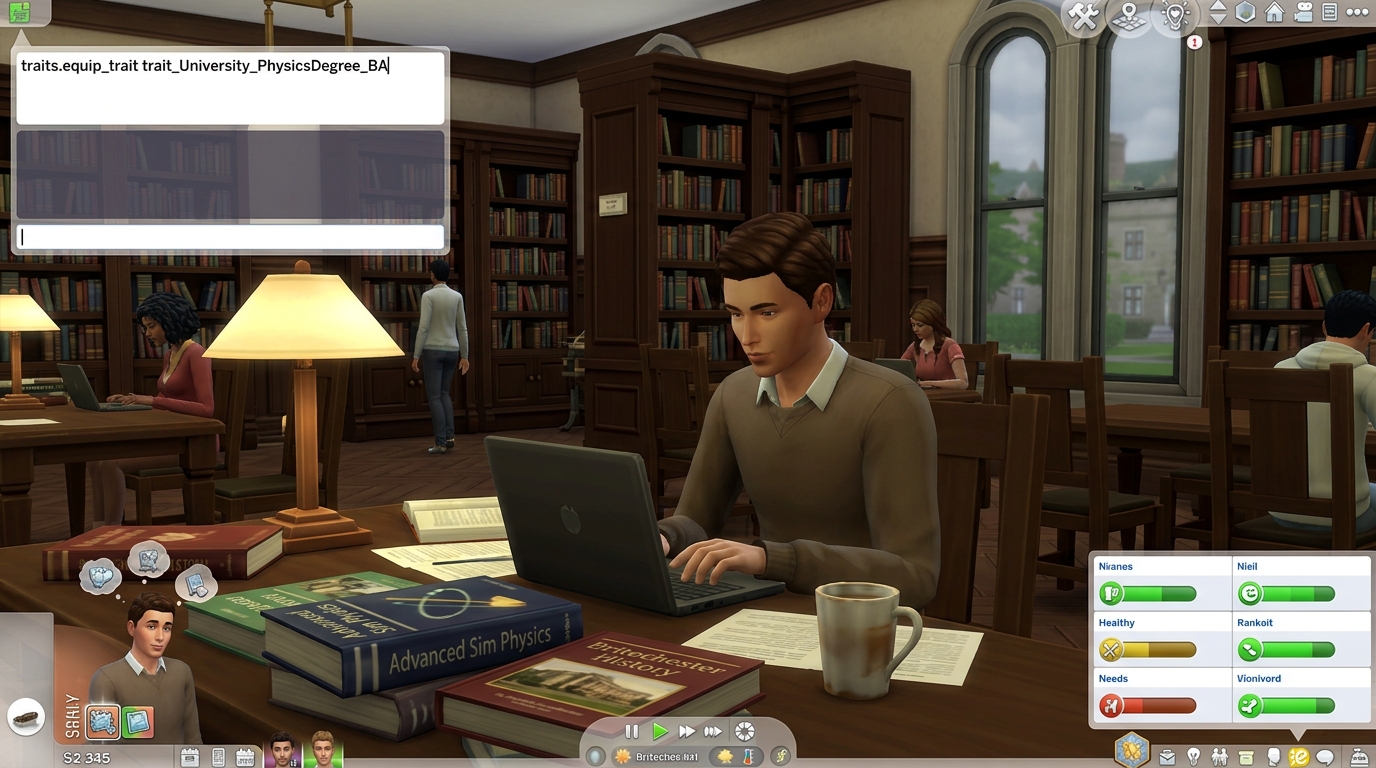Toggle wall visibility with the house icon
This screenshot has width=1376, height=768.
[1274, 13]
